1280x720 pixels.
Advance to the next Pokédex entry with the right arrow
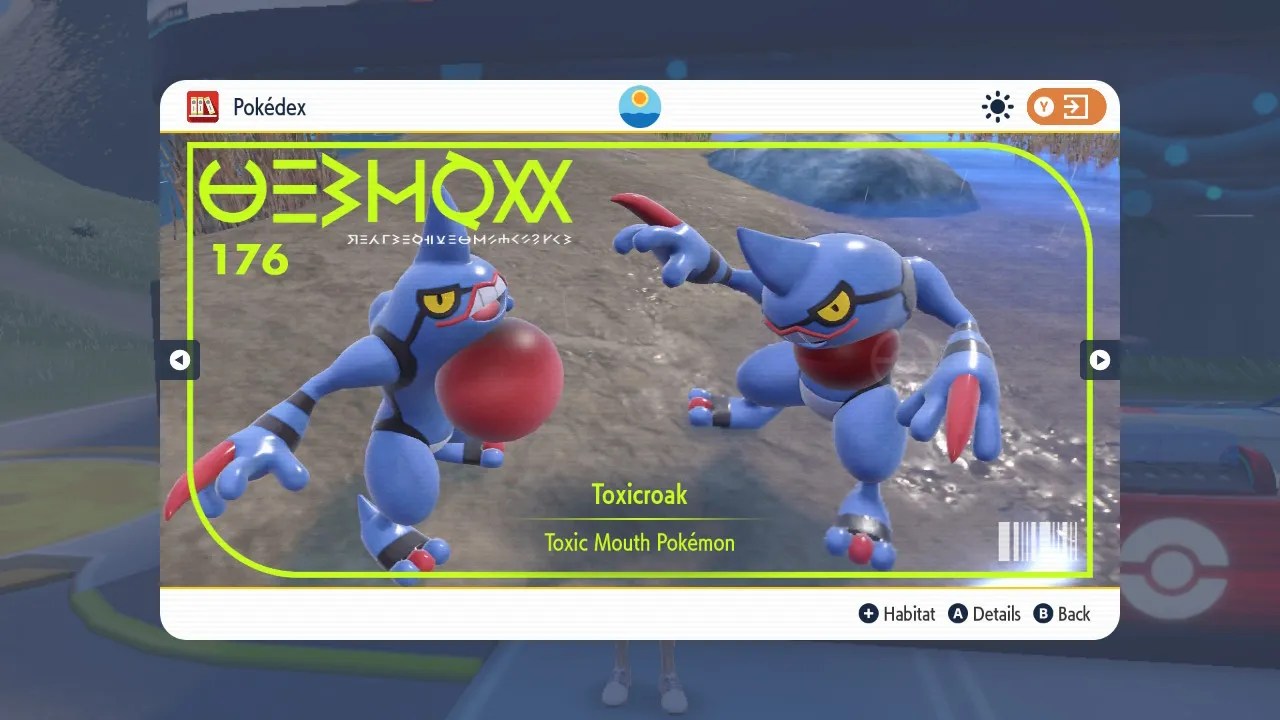pos(1100,360)
